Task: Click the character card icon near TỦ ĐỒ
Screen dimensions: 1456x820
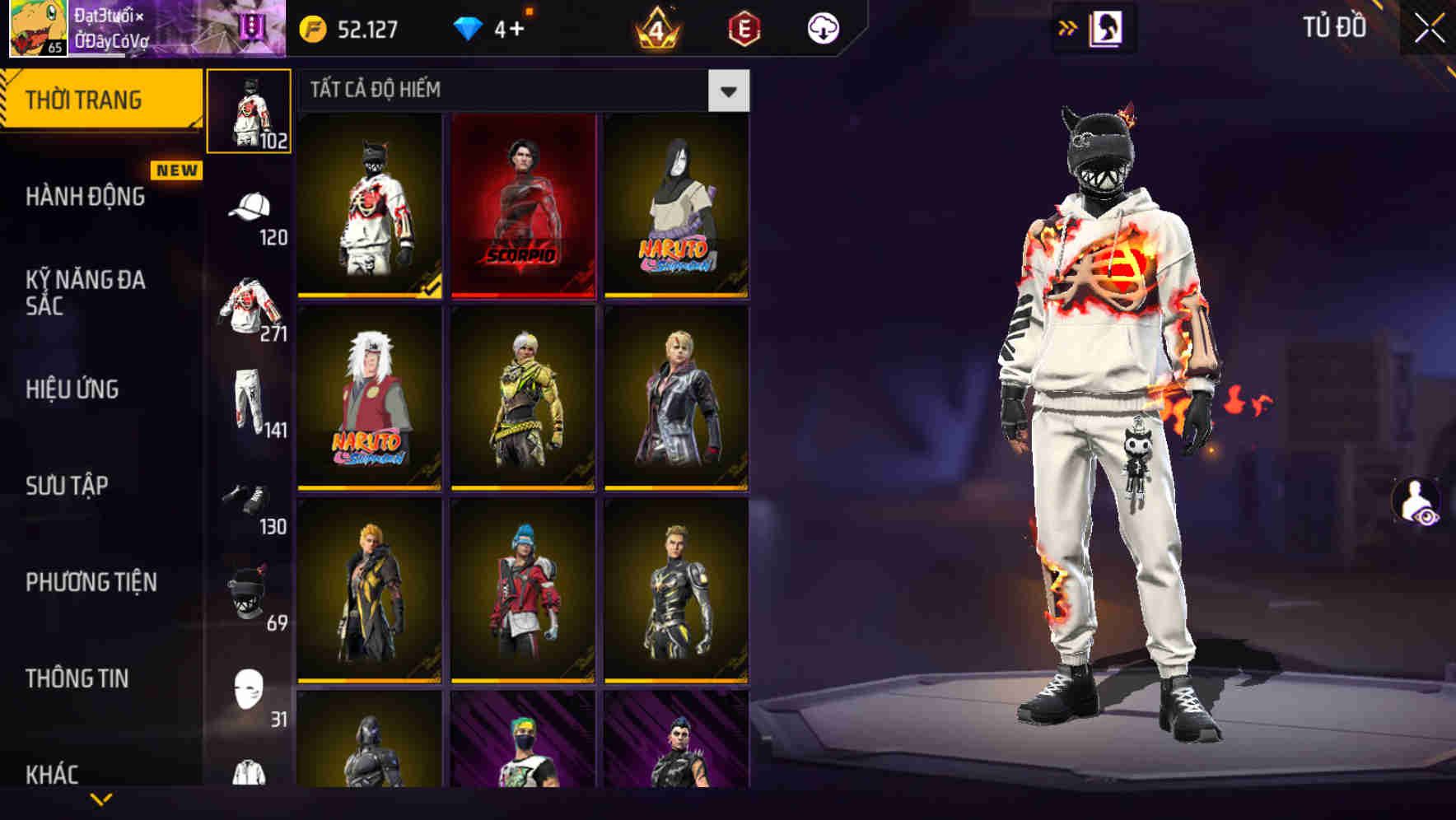Action: [x=1104, y=27]
